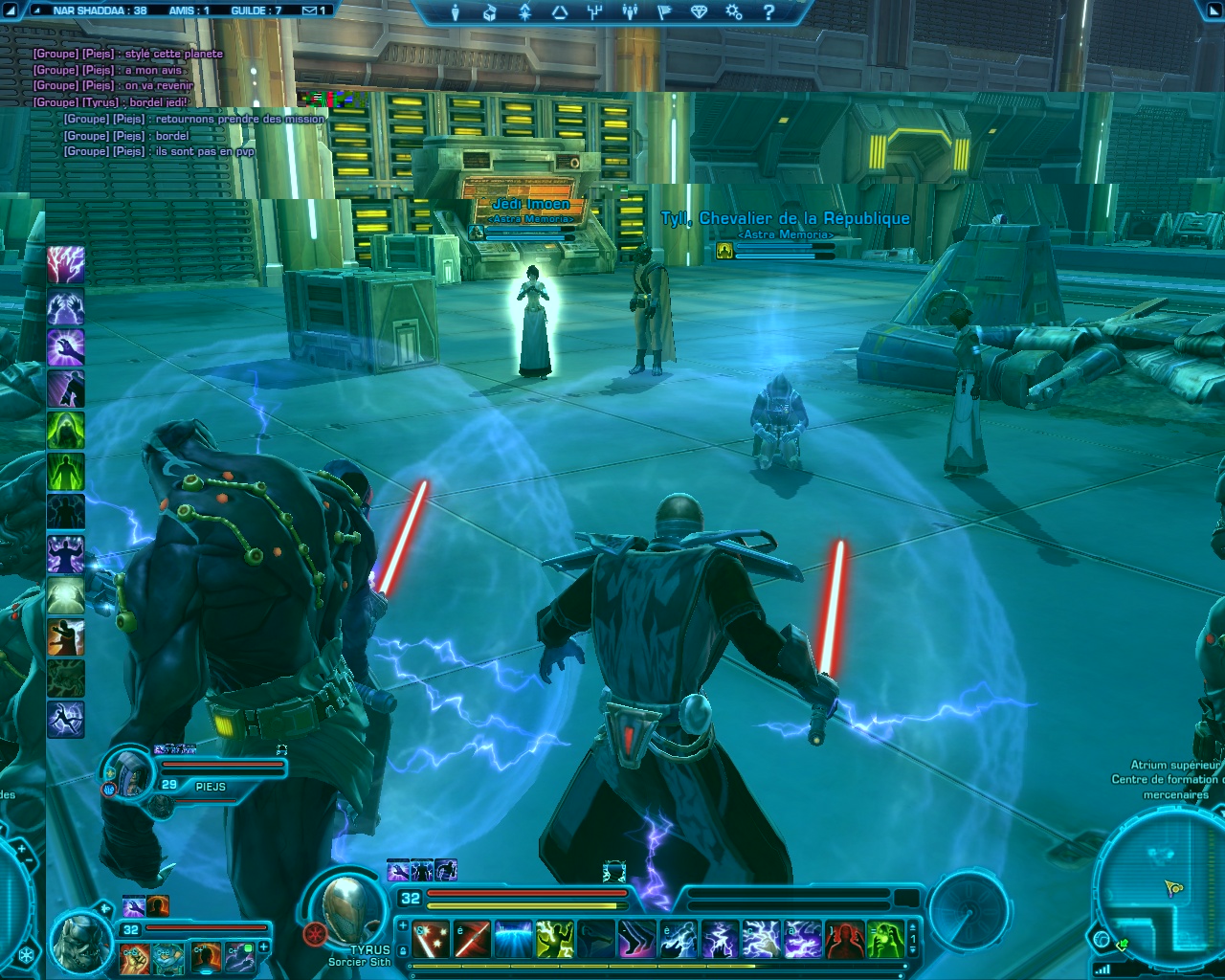Trigger the red meditating figure ability

pyautogui.click(x=844, y=939)
